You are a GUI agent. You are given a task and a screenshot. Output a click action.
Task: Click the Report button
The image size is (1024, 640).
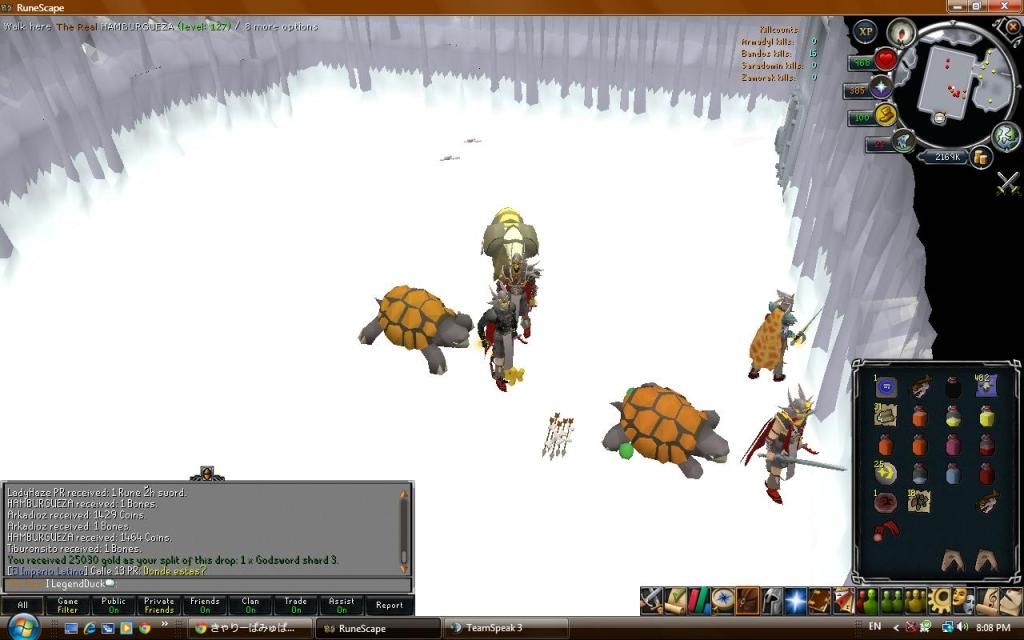389,605
